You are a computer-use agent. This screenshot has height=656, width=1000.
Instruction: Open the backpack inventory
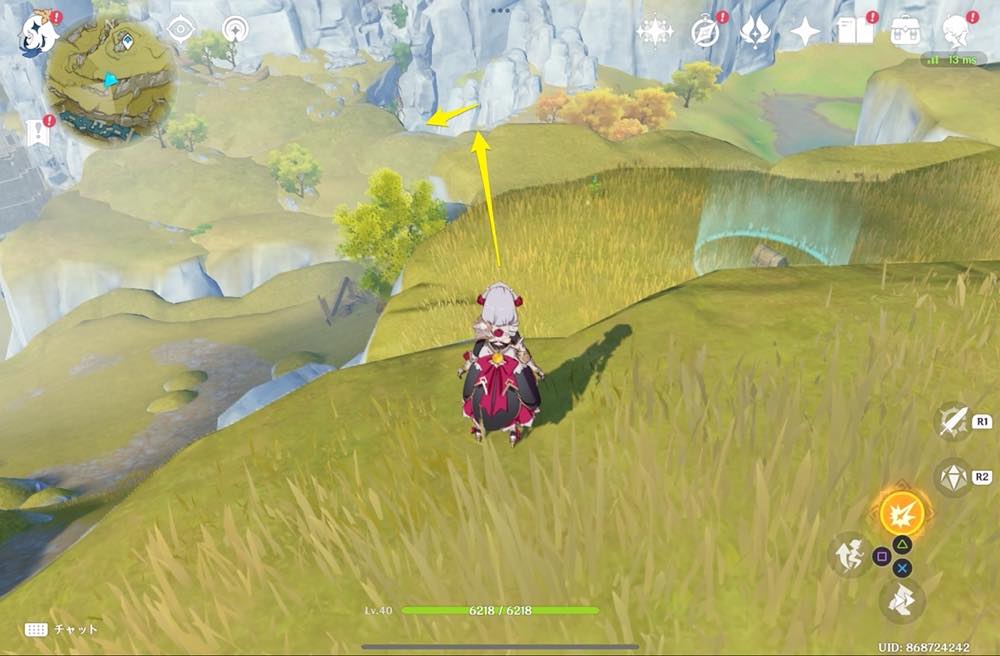click(x=907, y=31)
